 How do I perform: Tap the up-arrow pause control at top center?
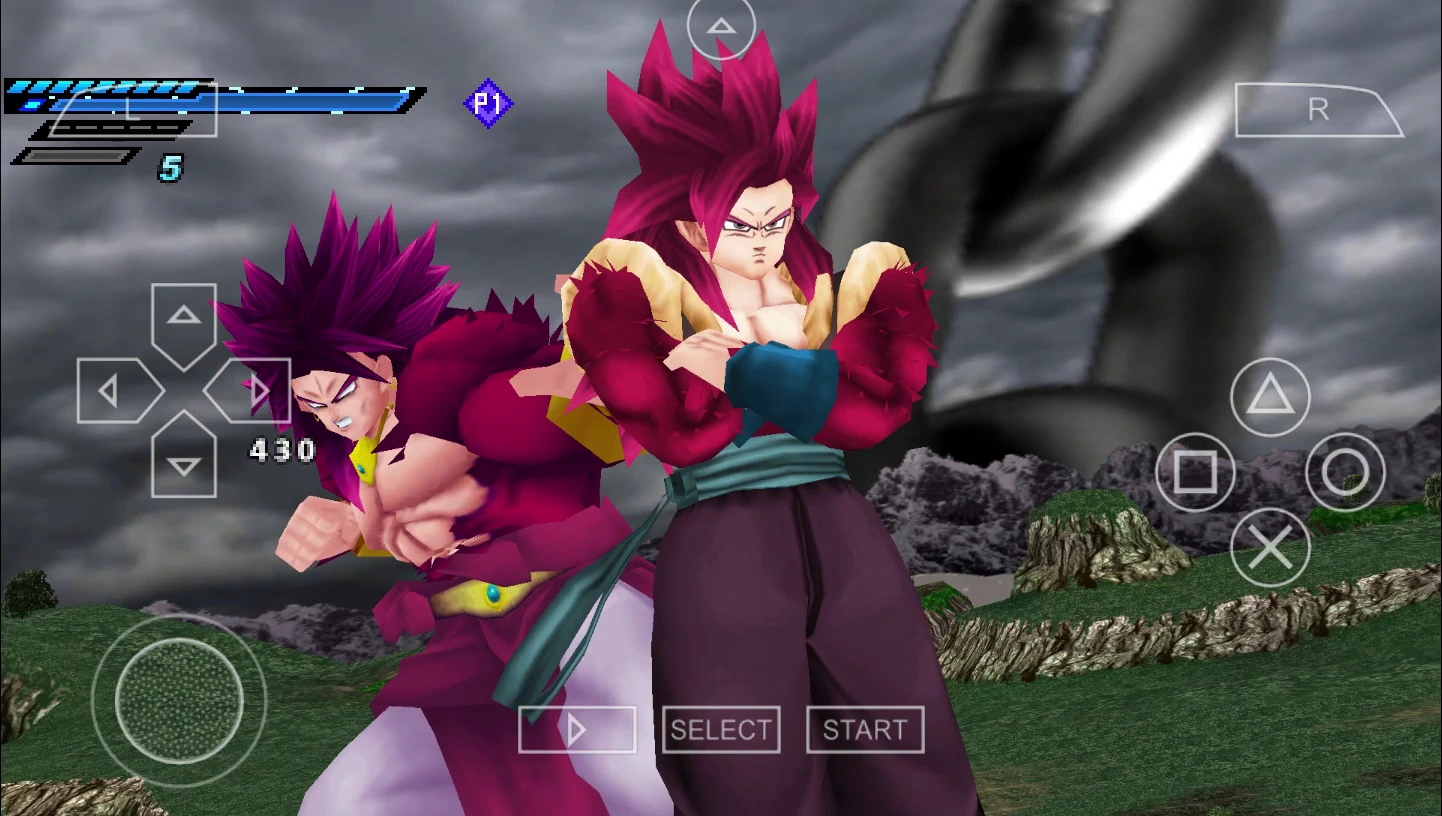point(720,27)
